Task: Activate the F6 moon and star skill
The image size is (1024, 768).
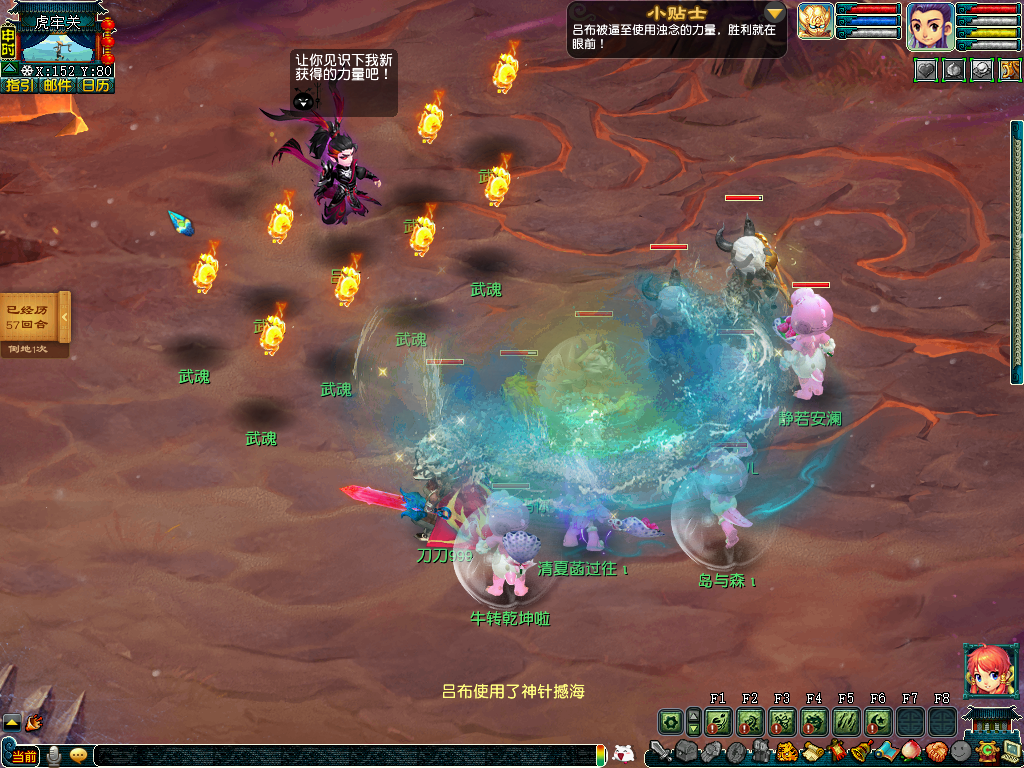Action: pos(878,721)
